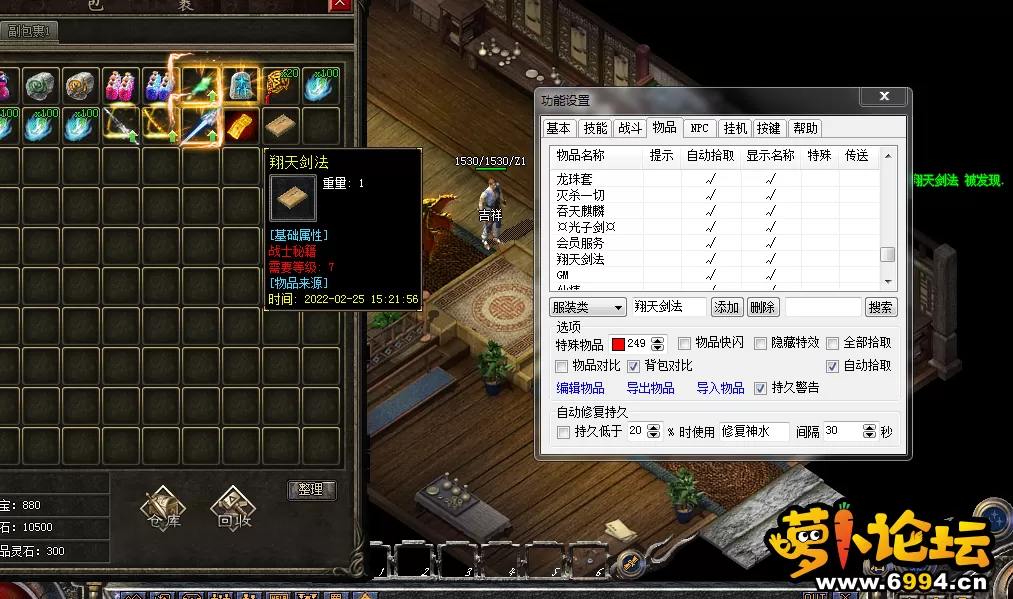Click the 搜索 button
The width and height of the screenshot is (1013, 599).
point(881,307)
